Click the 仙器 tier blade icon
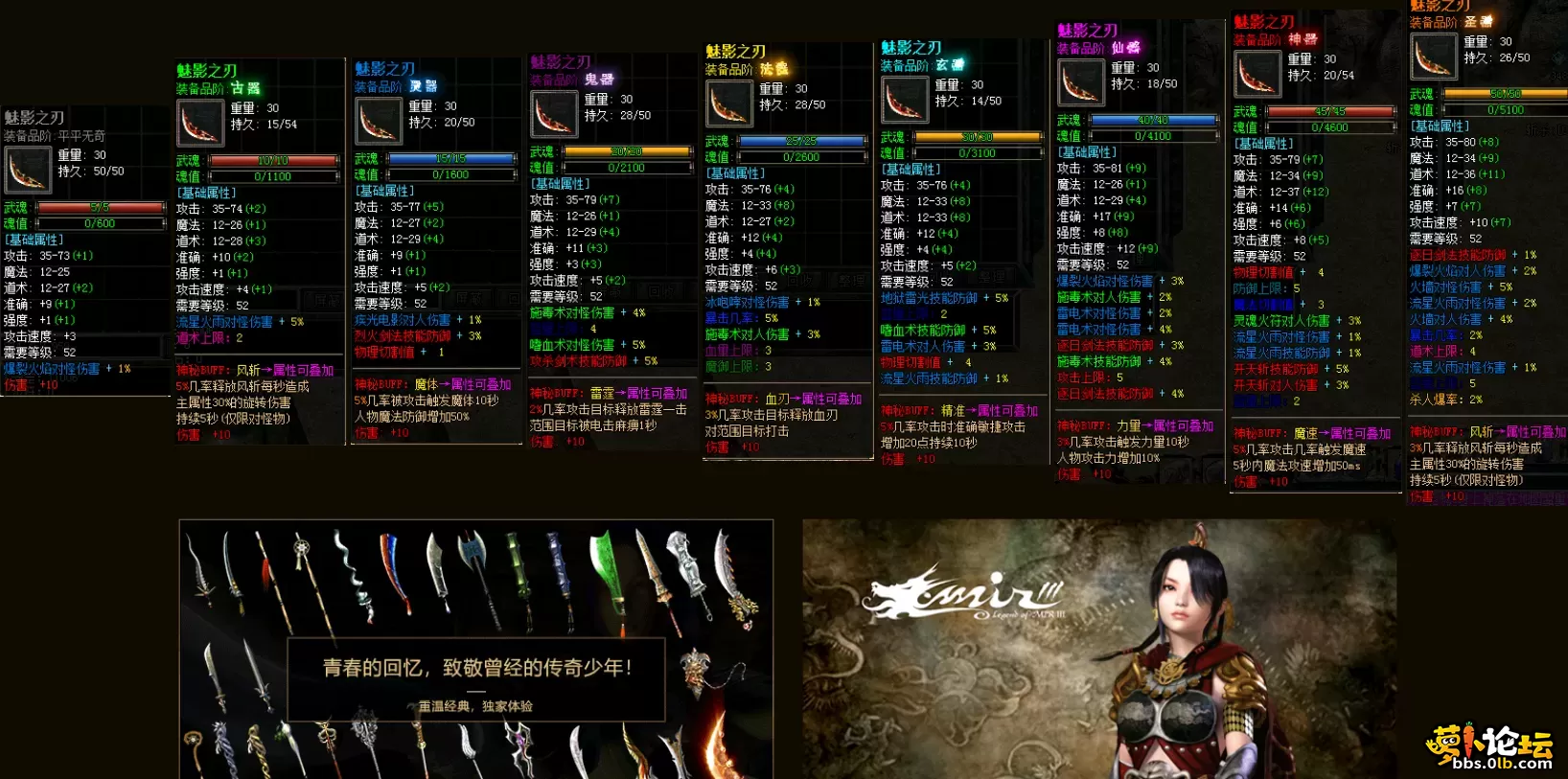The image size is (1568, 779). pos(1081,82)
